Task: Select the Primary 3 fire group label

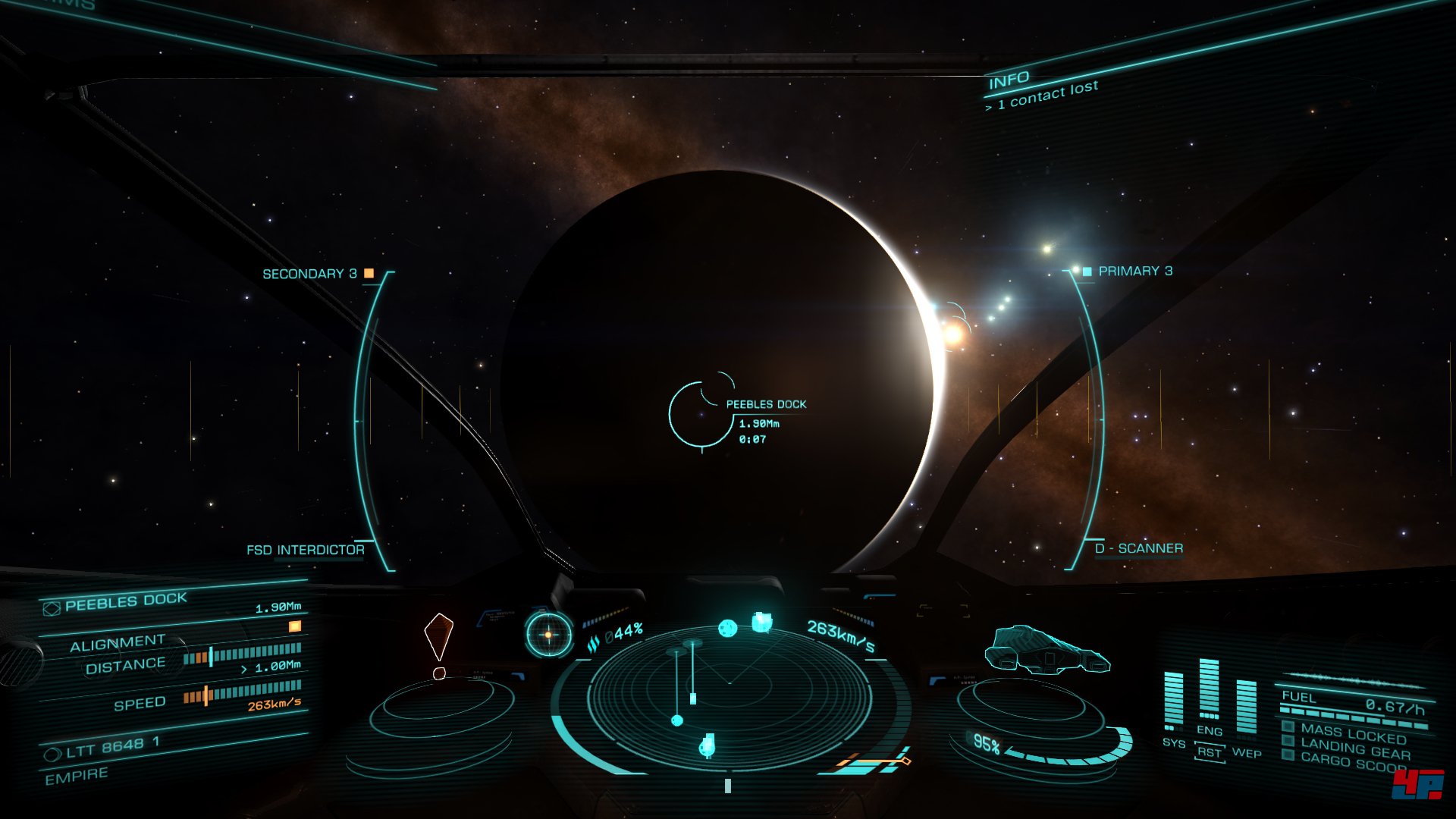Action: coord(1135,271)
